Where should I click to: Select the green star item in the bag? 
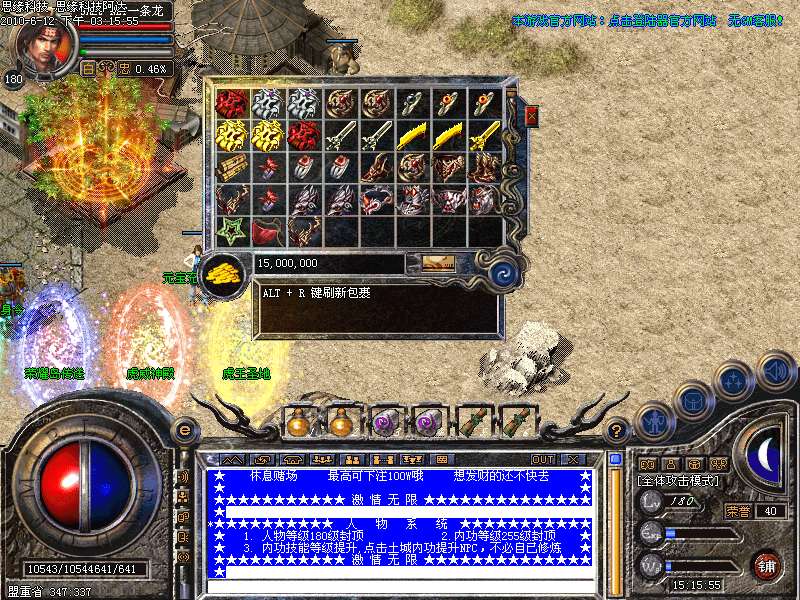click(x=232, y=231)
